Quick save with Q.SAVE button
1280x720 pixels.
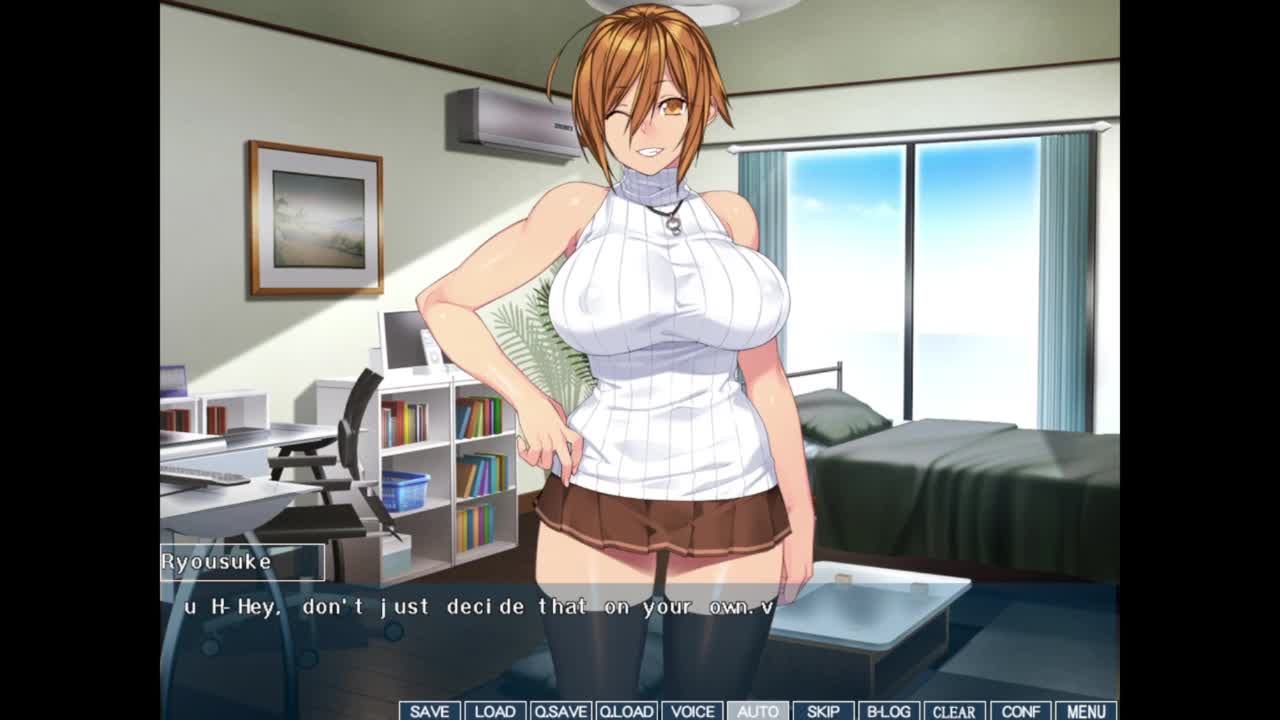coord(560,711)
